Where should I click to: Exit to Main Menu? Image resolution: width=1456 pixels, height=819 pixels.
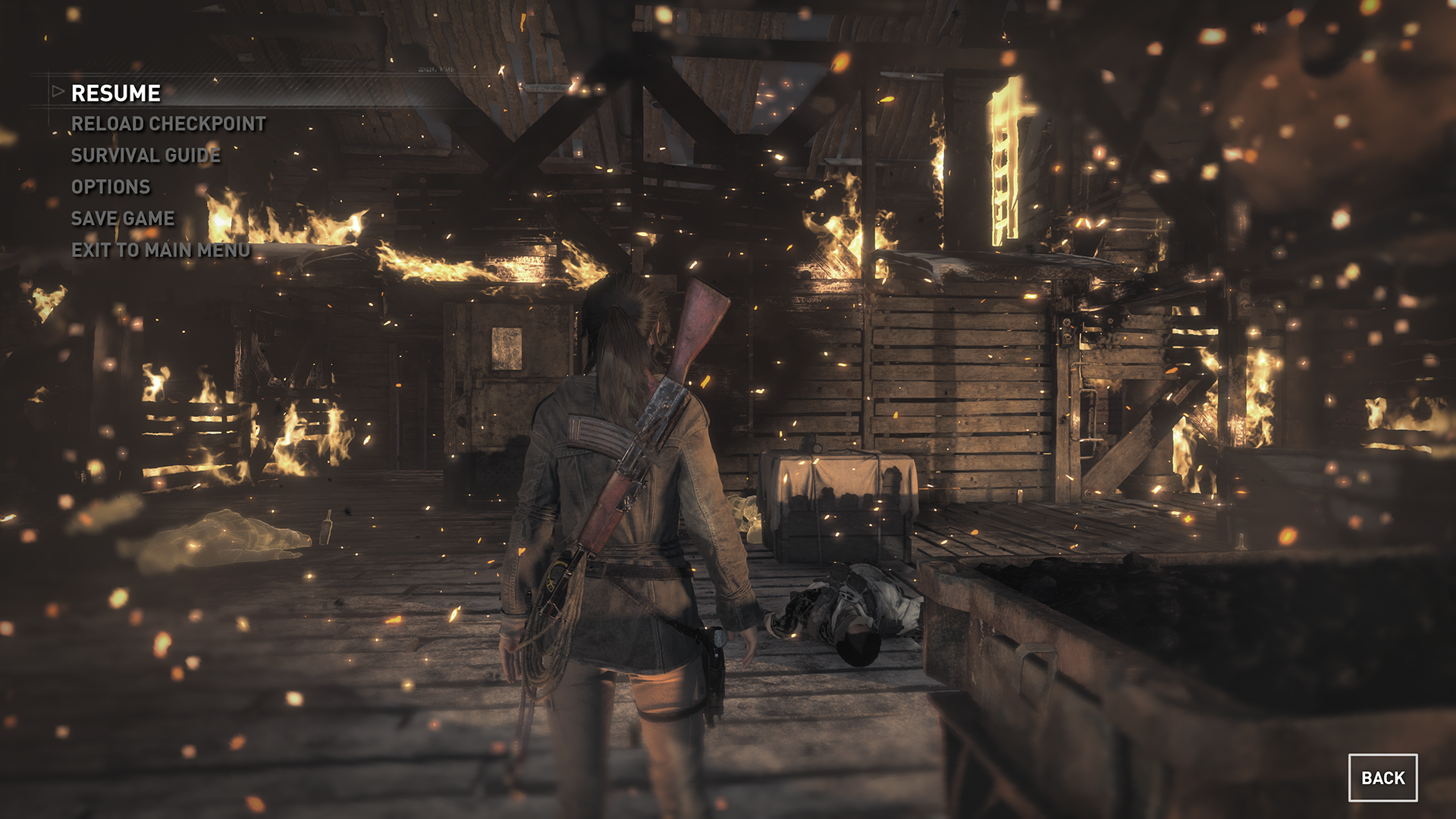(161, 250)
